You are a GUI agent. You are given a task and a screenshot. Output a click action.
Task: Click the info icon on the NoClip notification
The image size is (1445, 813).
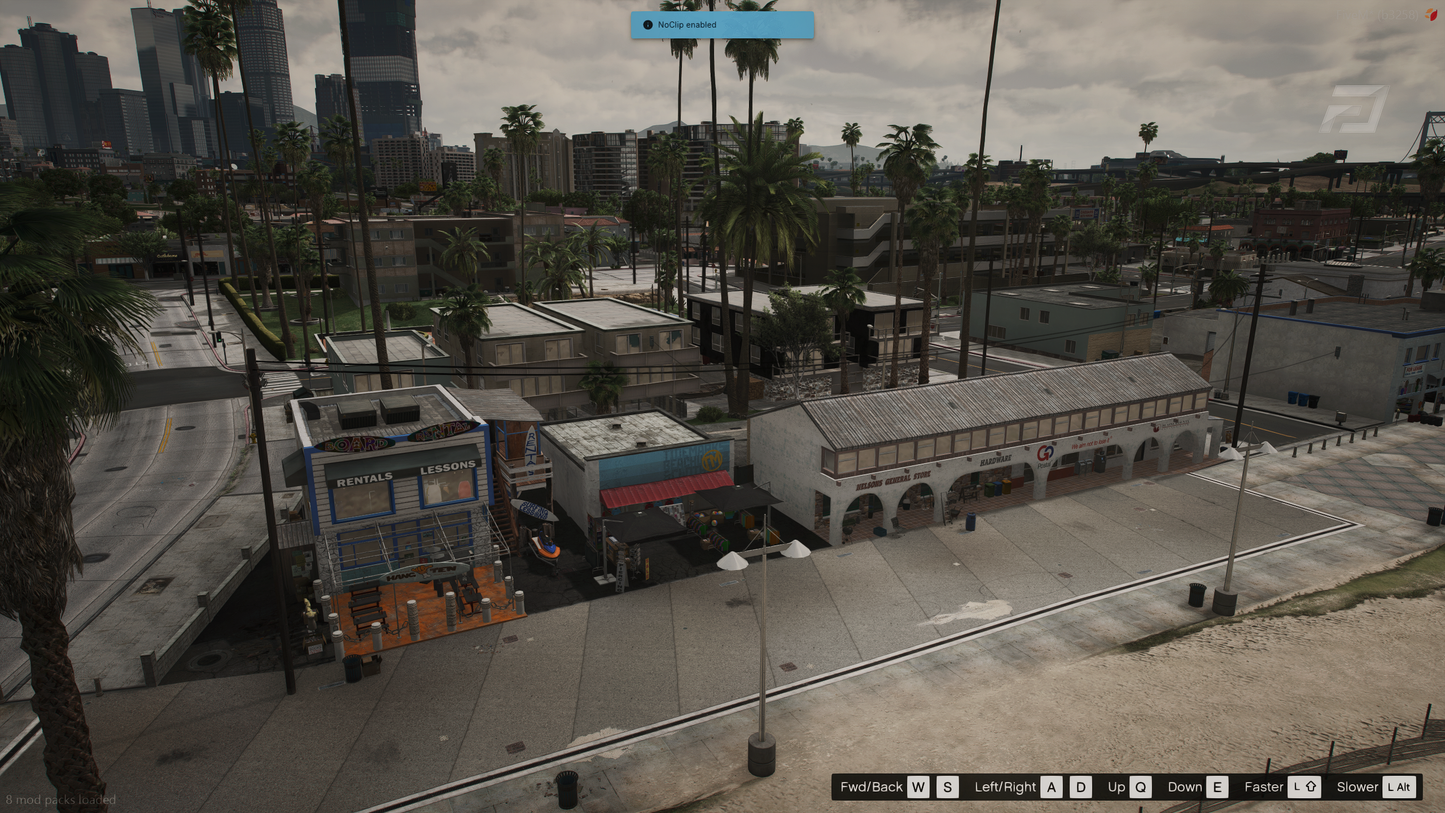click(646, 25)
